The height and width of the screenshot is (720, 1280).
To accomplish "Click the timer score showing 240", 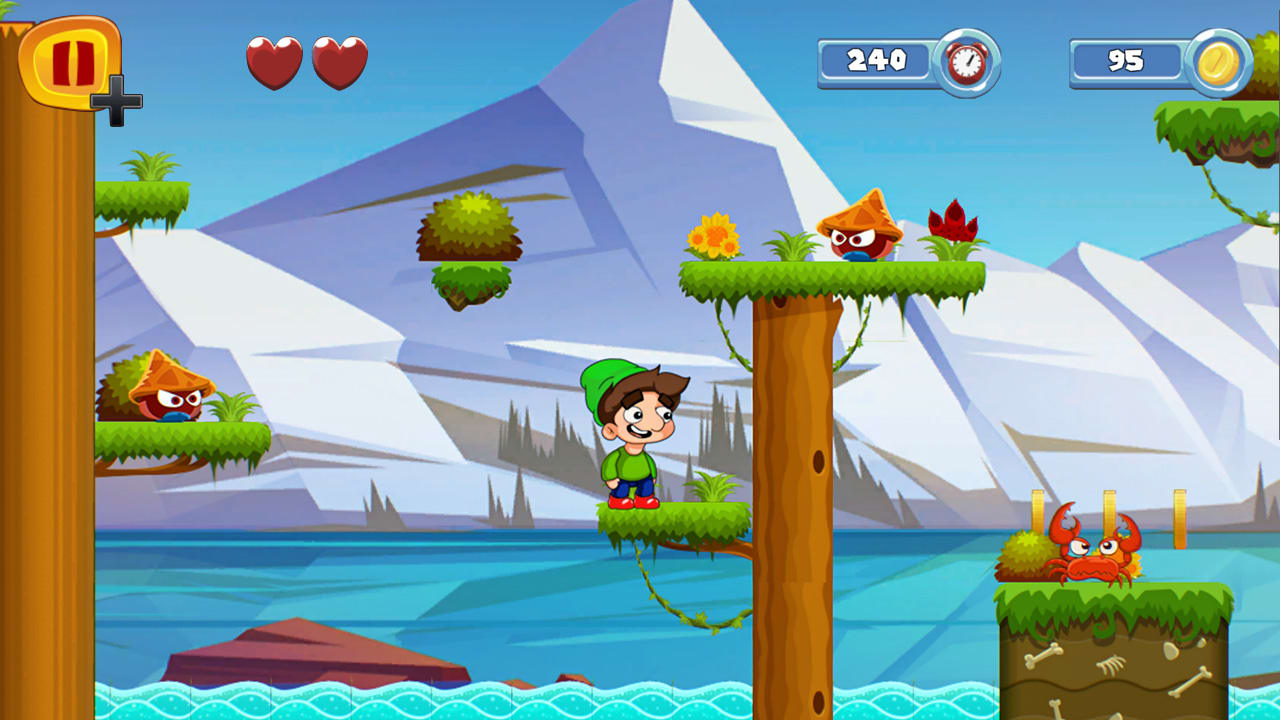I will 874,60.
